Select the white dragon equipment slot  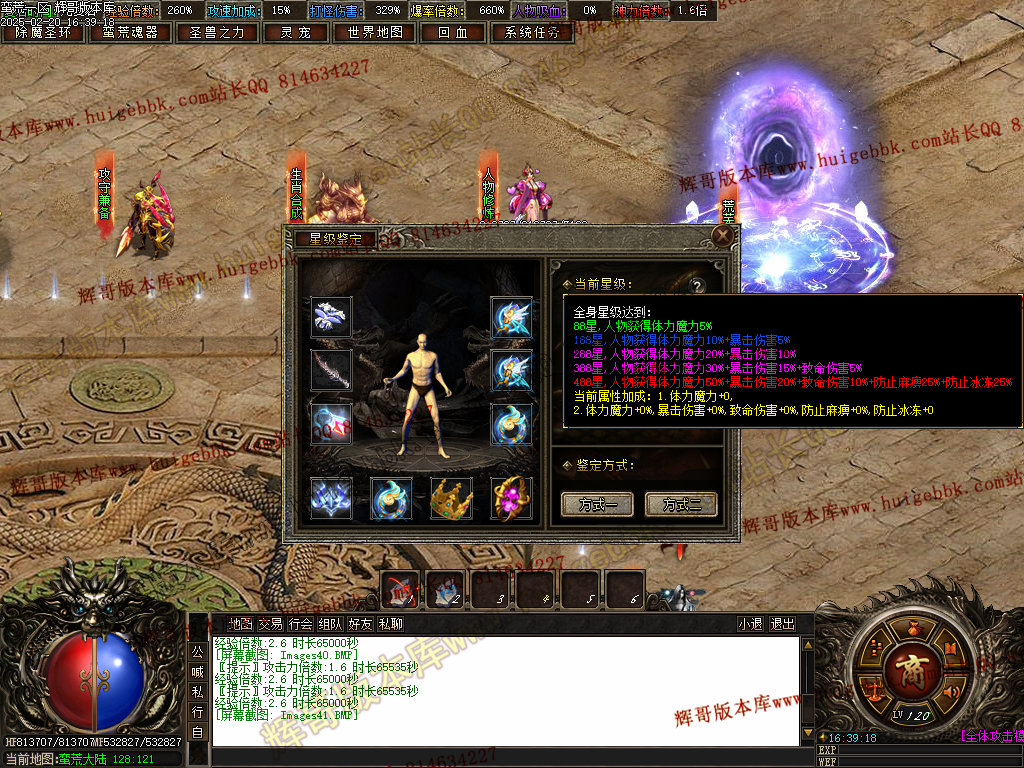pyautogui.click(x=331, y=317)
